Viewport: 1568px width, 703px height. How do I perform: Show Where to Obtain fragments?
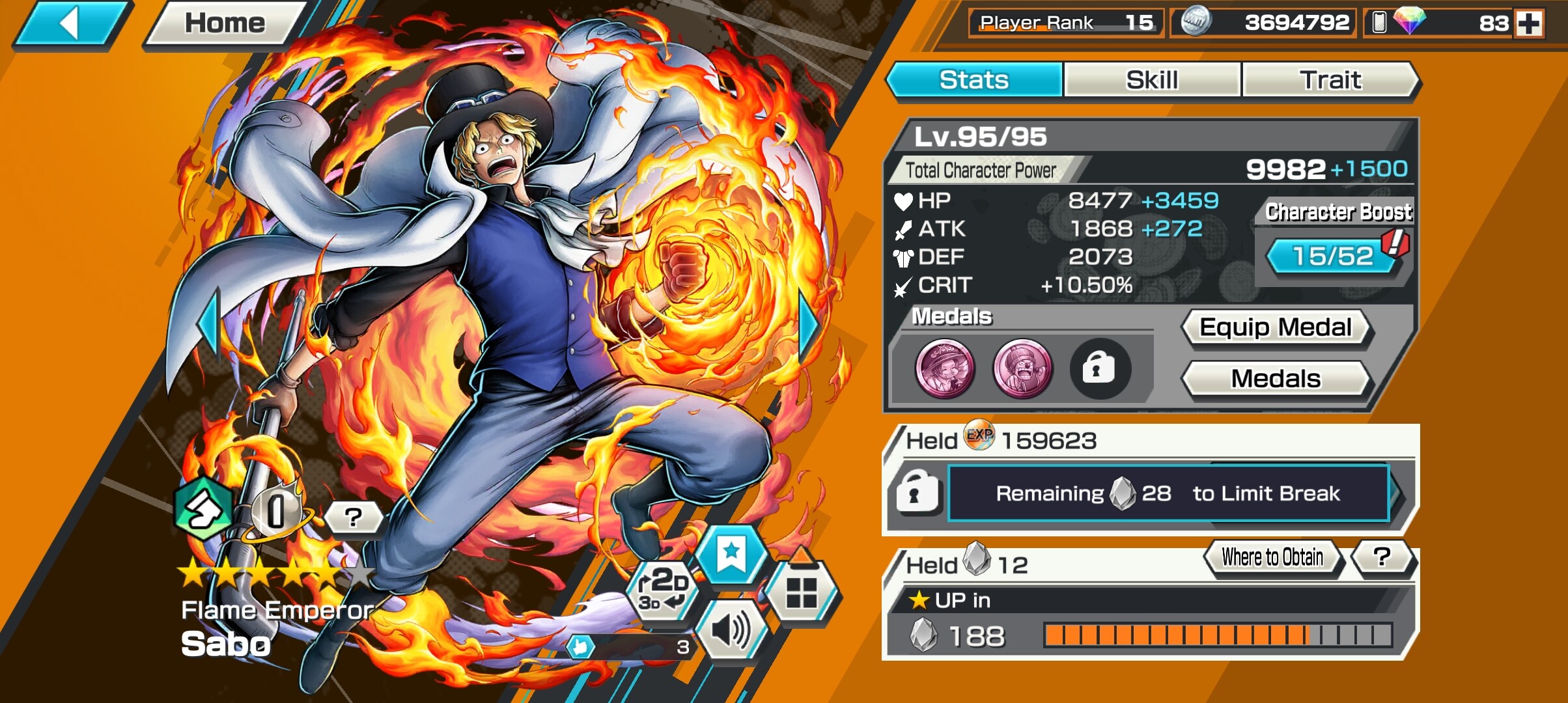click(1272, 558)
